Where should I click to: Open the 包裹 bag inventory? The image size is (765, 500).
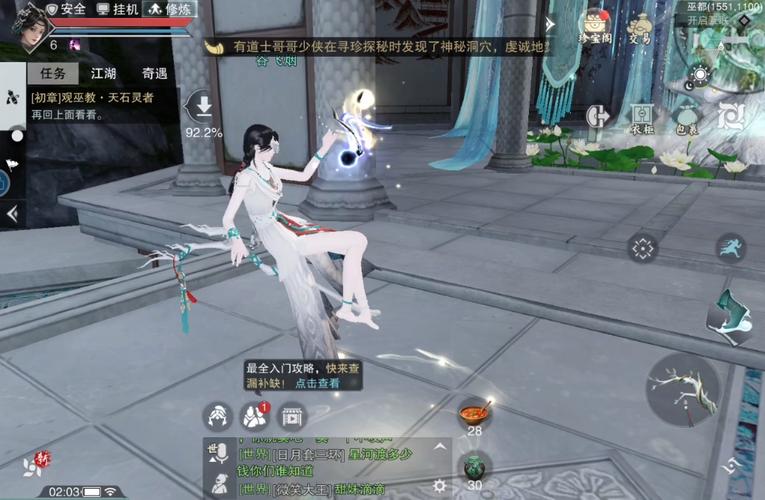(x=687, y=118)
